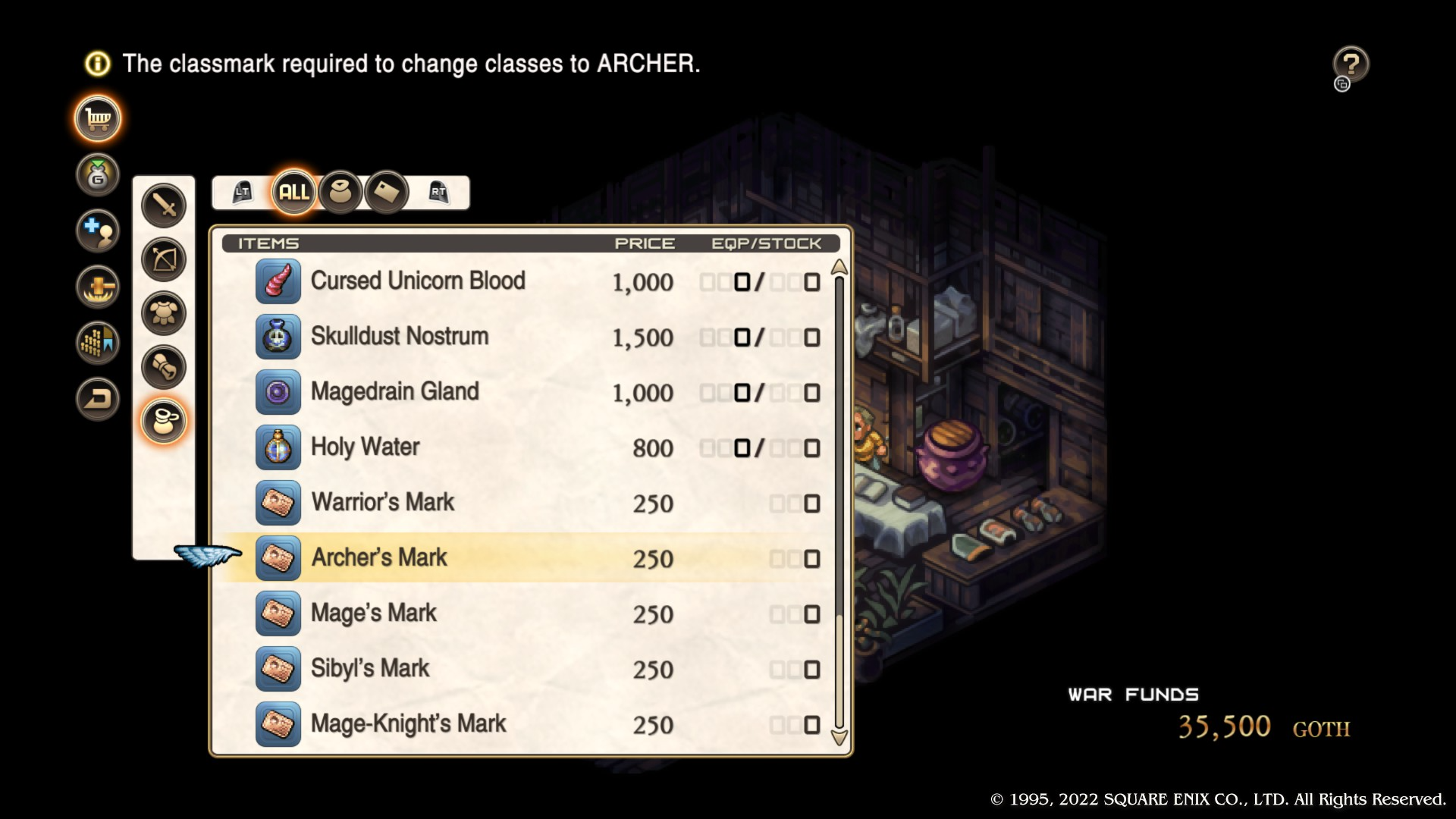Screen dimensions: 1456x819
Task: Pick Holy Water in the shop list
Action: tap(365, 447)
